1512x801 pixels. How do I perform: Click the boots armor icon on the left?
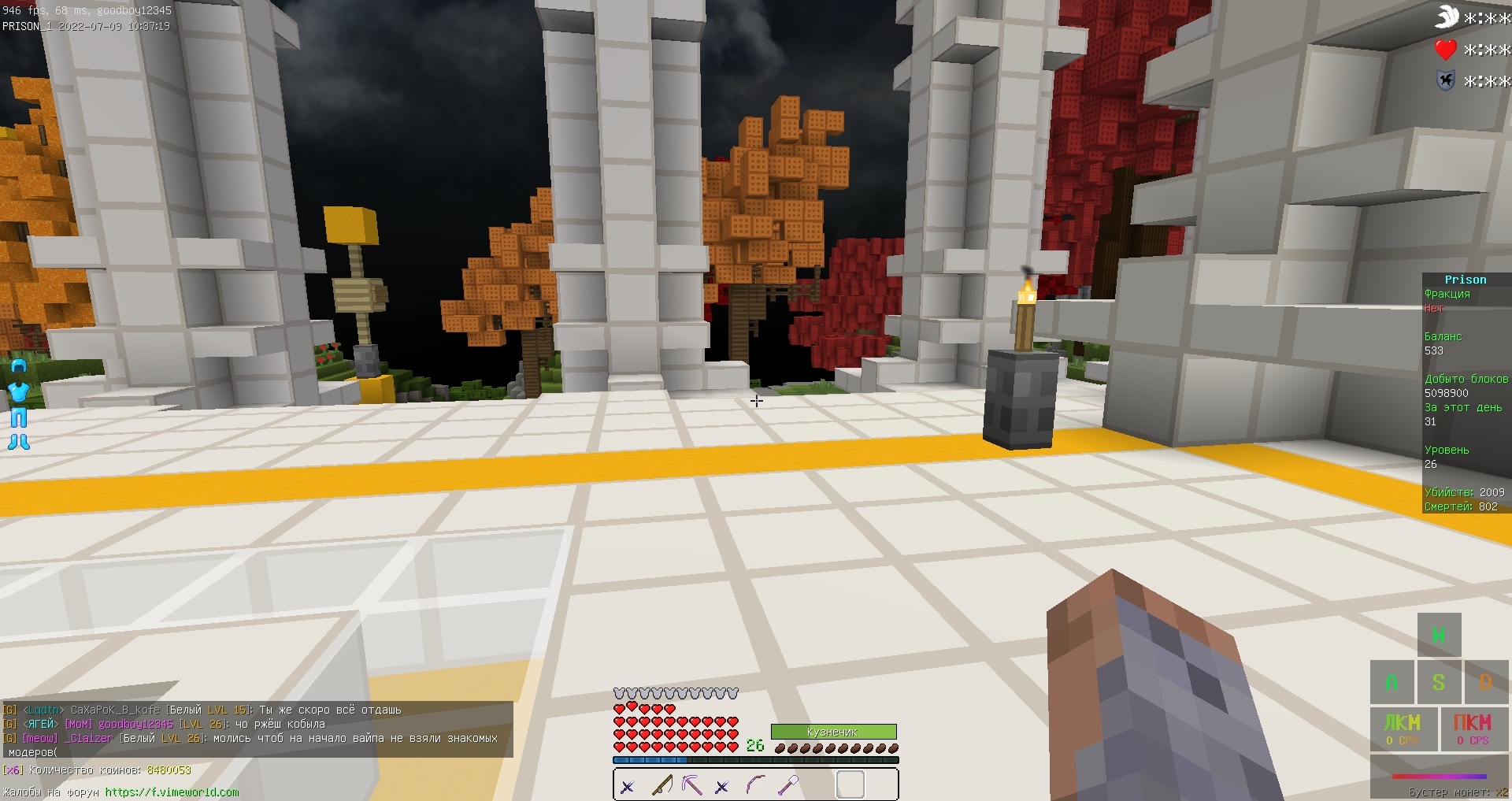(x=17, y=442)
